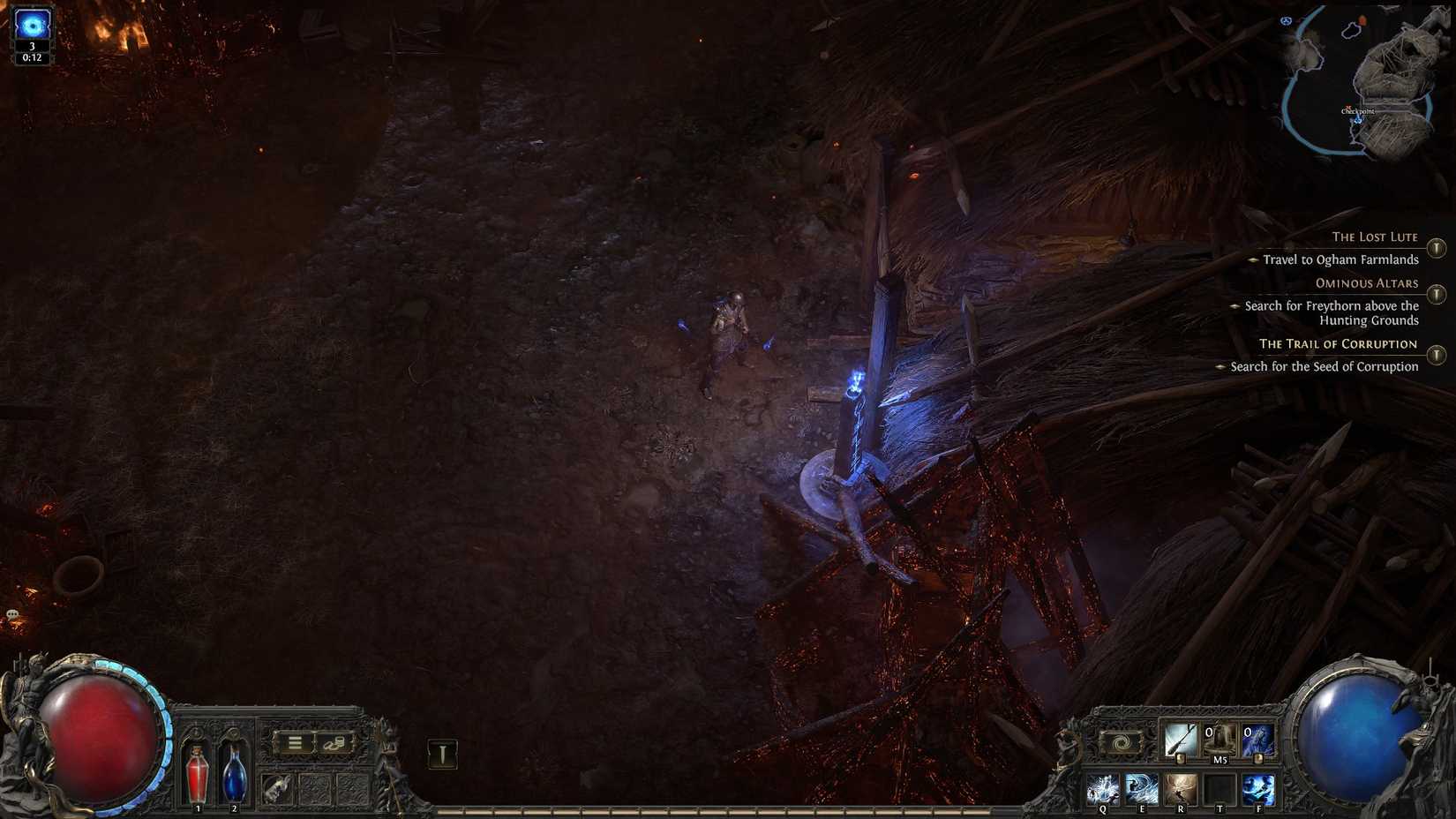Click the chain links social icon
Viewport: 1456px width, 819px height.
click(x=334, y=743)
